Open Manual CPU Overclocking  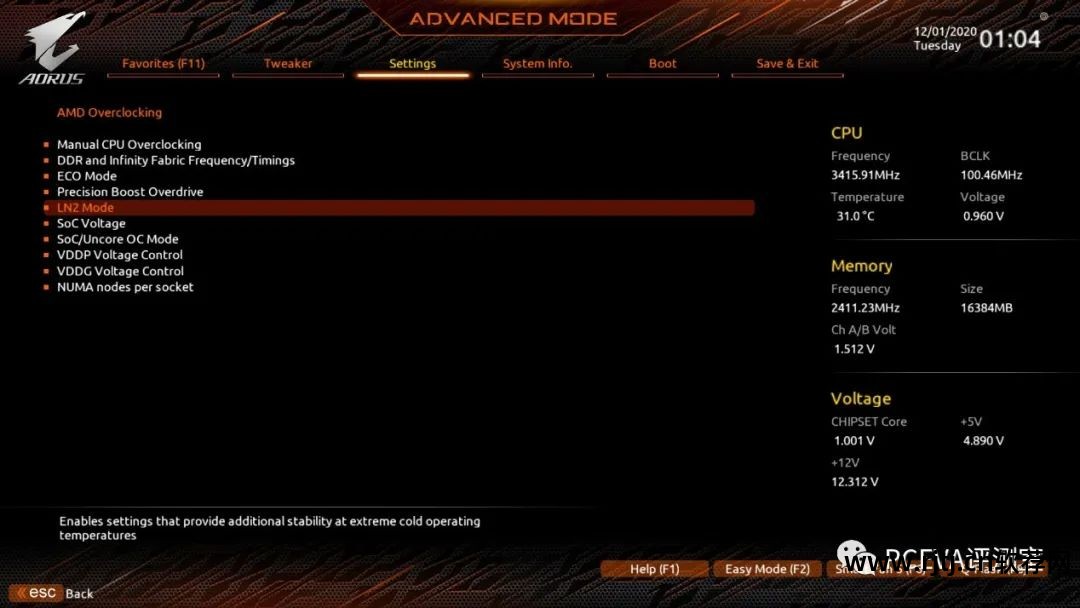pyautogui.click(x=129, y=144)
